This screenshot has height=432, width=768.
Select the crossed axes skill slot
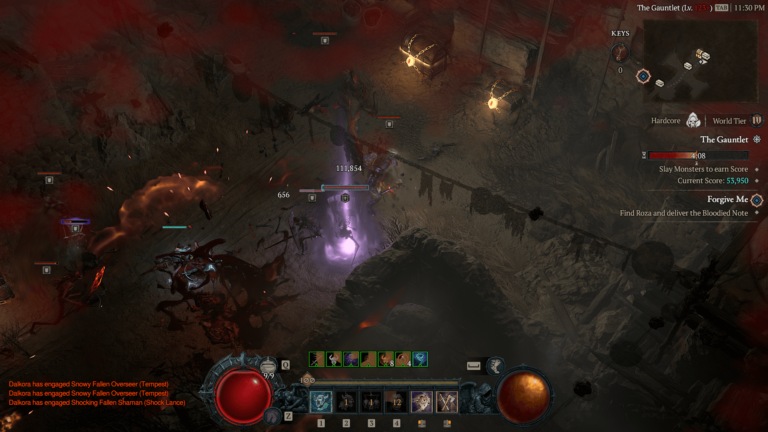[445, 402]
